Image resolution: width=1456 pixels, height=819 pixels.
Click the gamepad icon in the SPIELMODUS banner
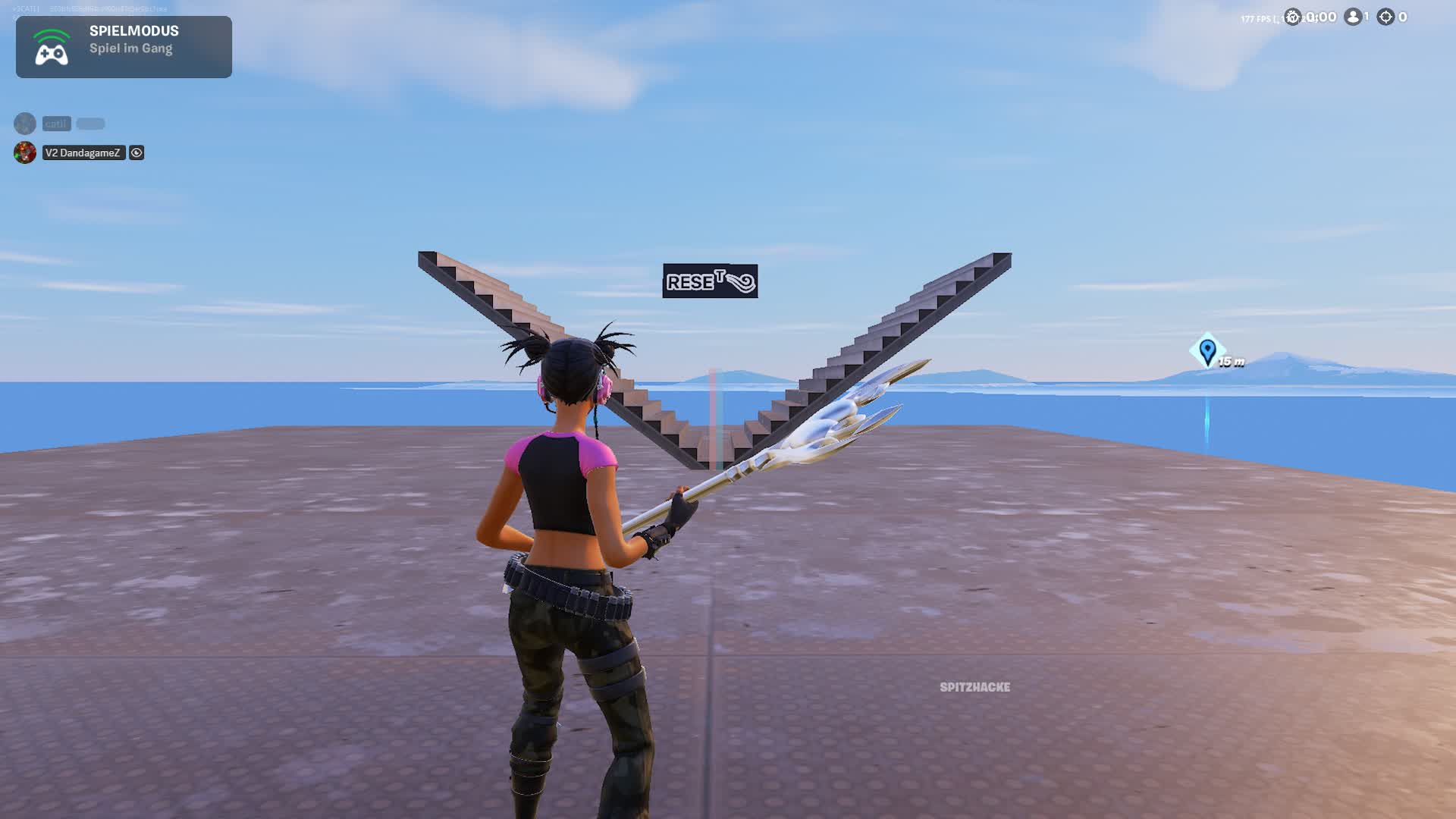click(x=49, y=48)
